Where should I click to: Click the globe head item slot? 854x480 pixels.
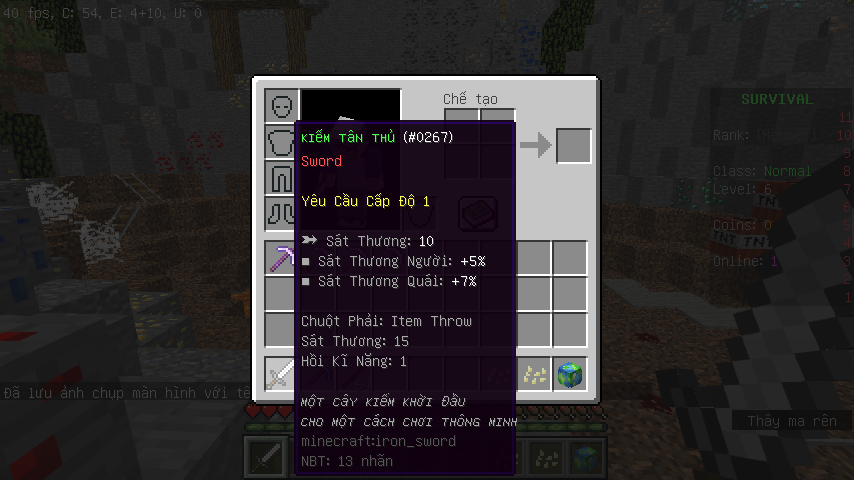(570, 375)
